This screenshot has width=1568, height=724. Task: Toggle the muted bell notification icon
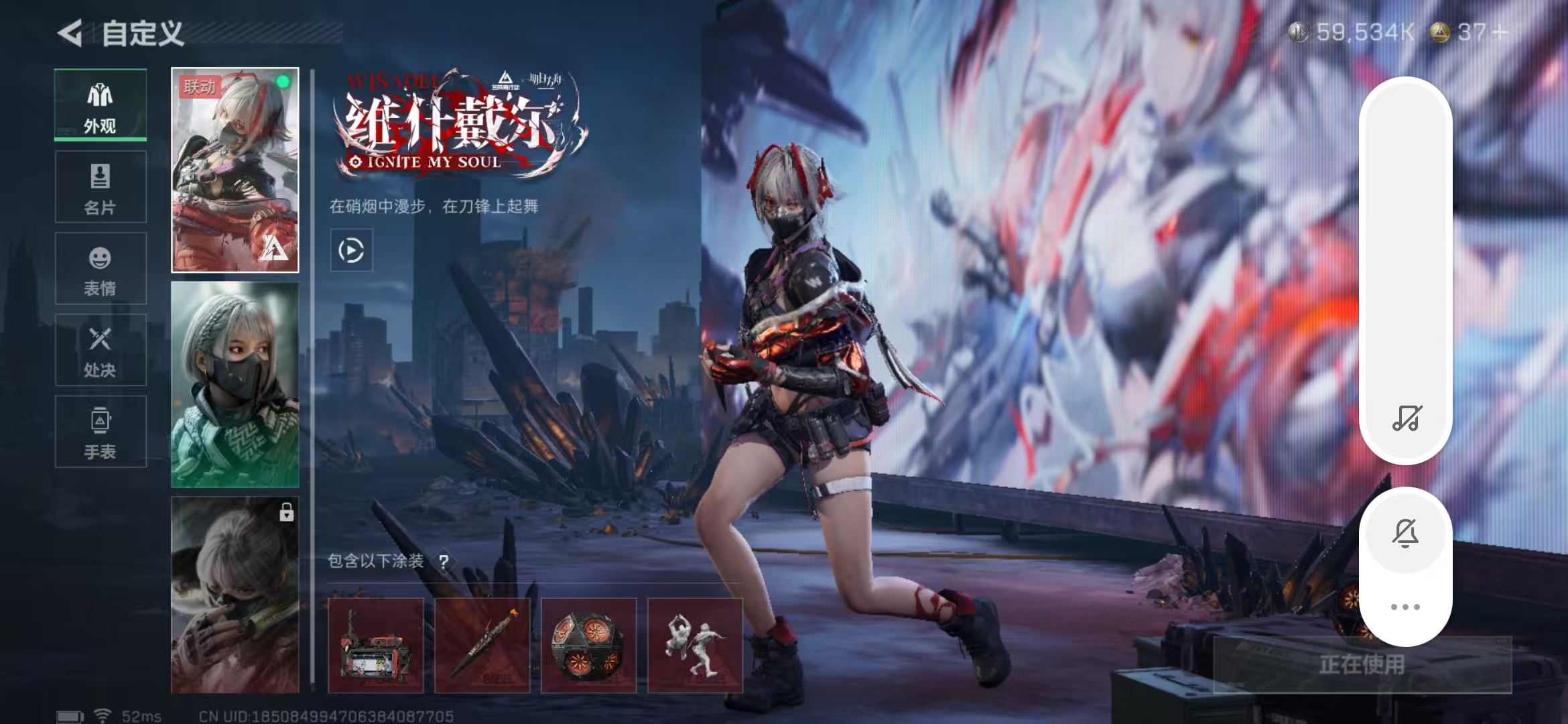click(1405, 534)
